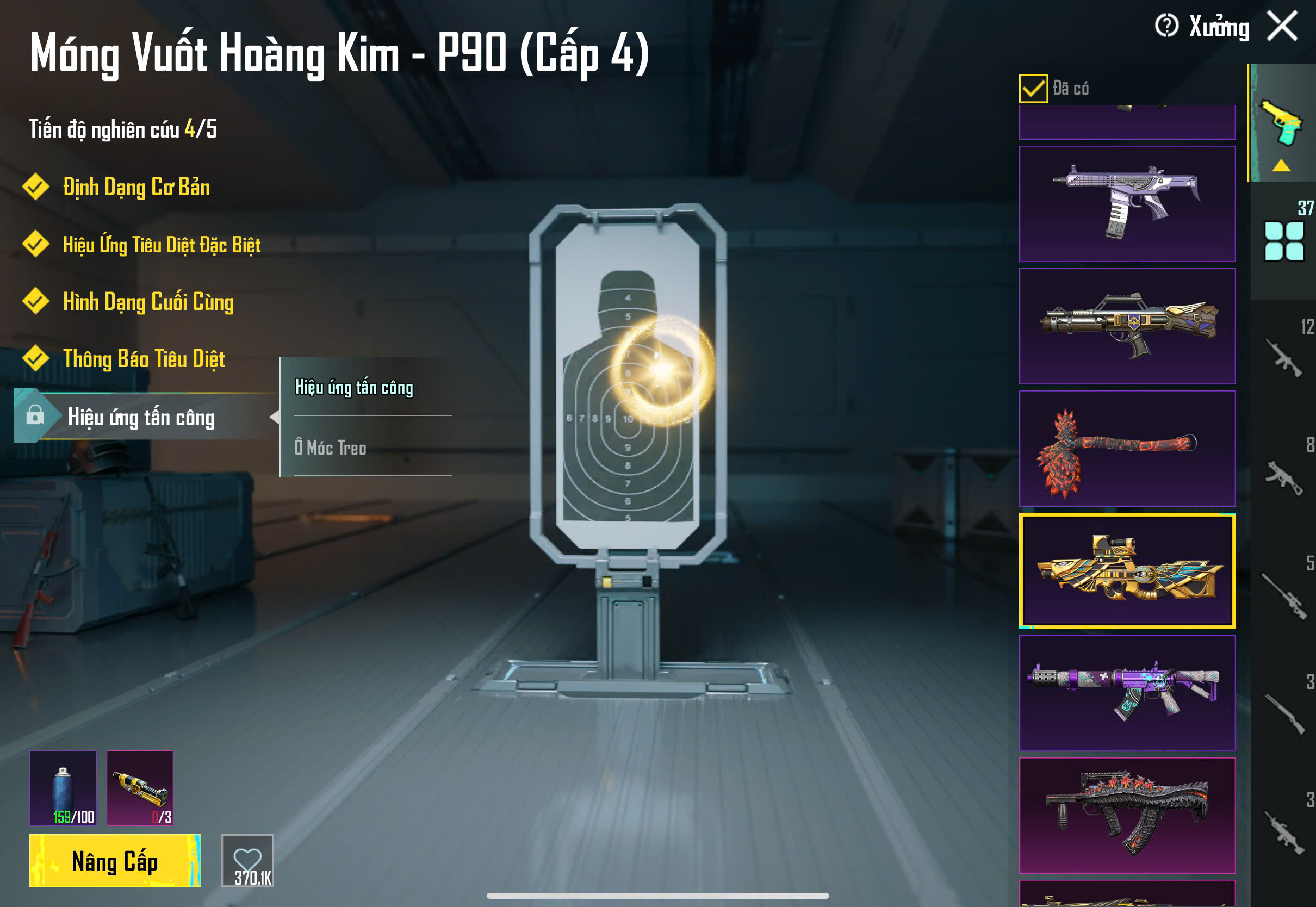Open the yellow pistol category tab
The image size is (1316, 907).
[1282, 123]
